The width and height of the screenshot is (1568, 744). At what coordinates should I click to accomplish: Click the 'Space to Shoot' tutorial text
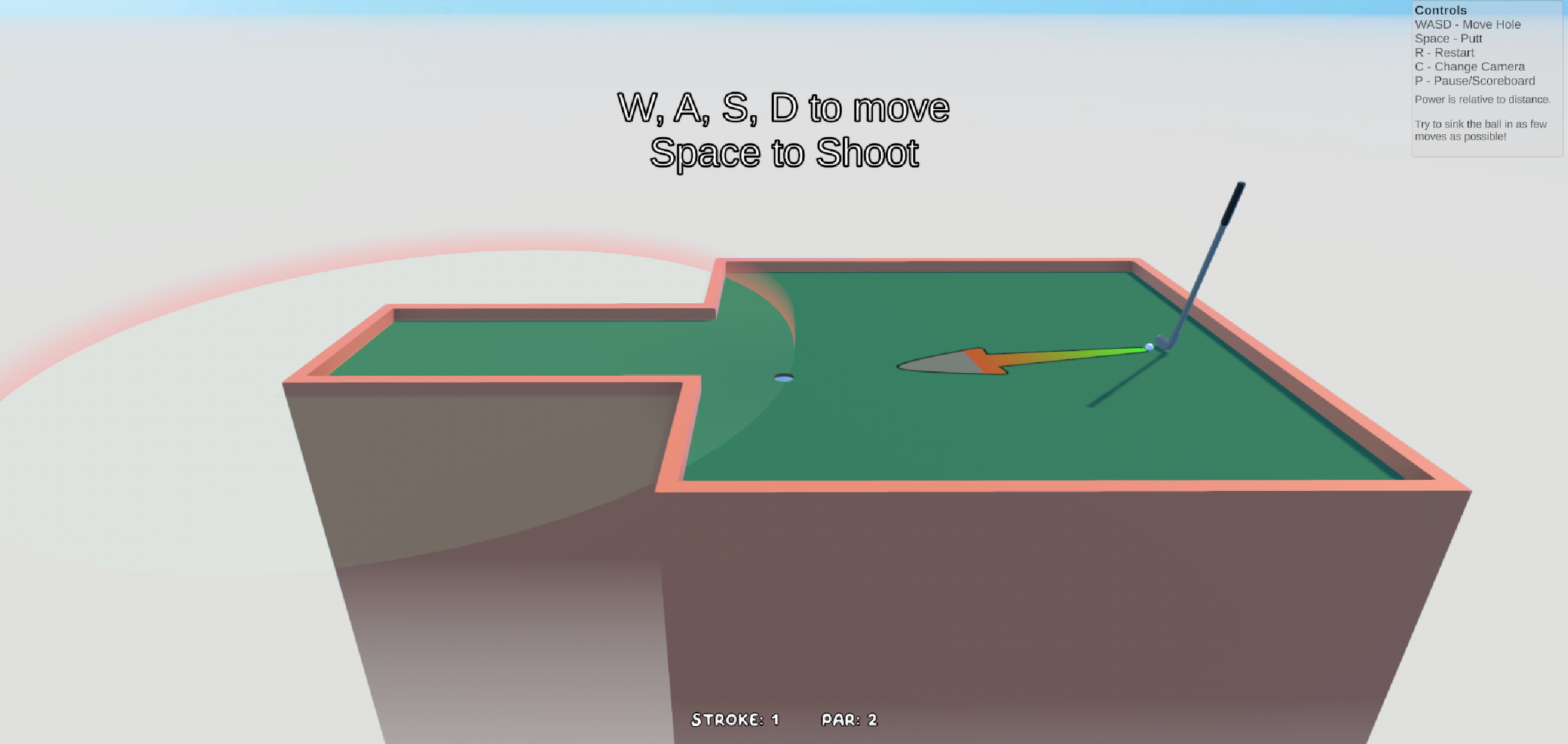click(x=784, y=153)
